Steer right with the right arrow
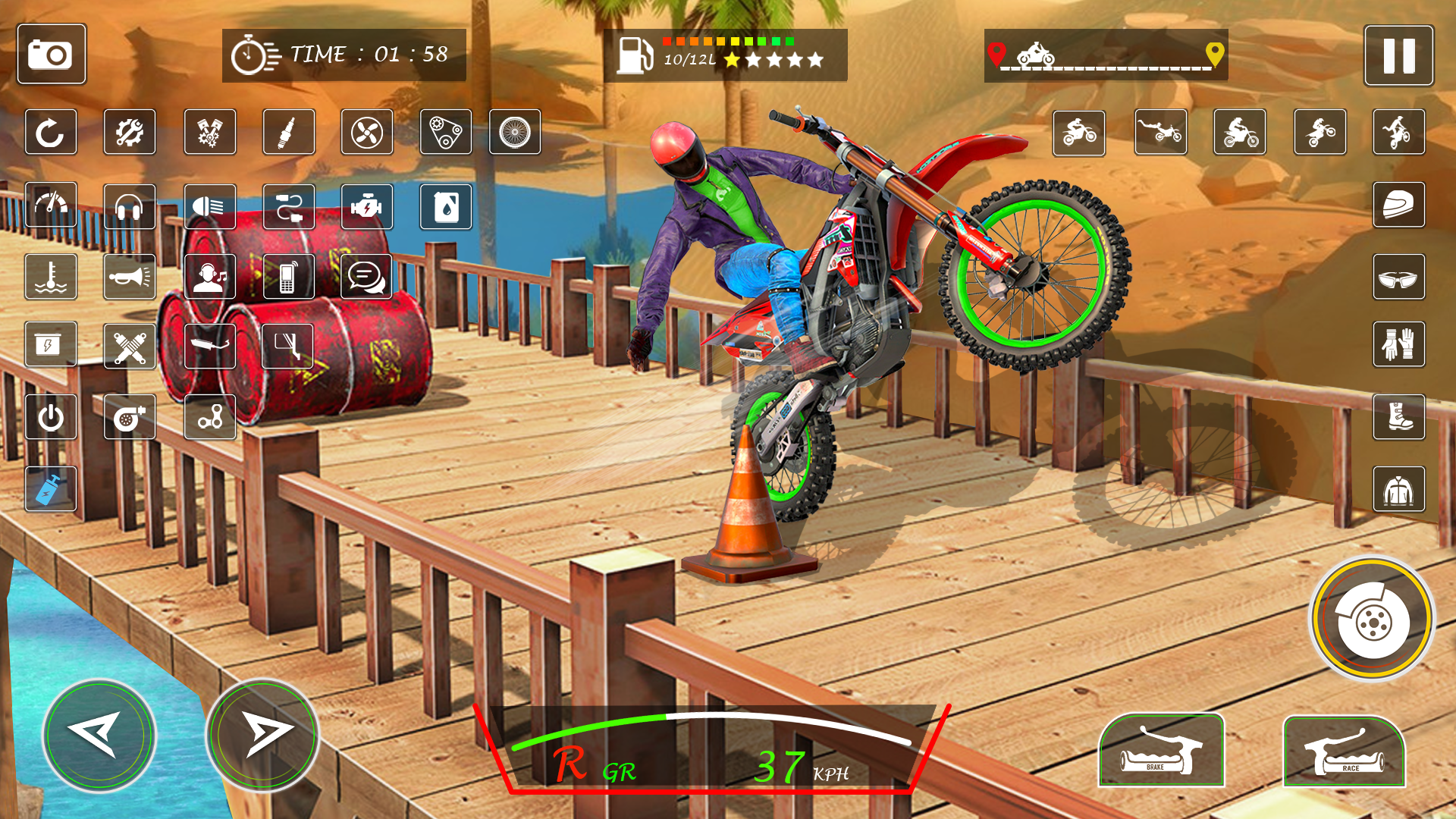 coord(262,734)
